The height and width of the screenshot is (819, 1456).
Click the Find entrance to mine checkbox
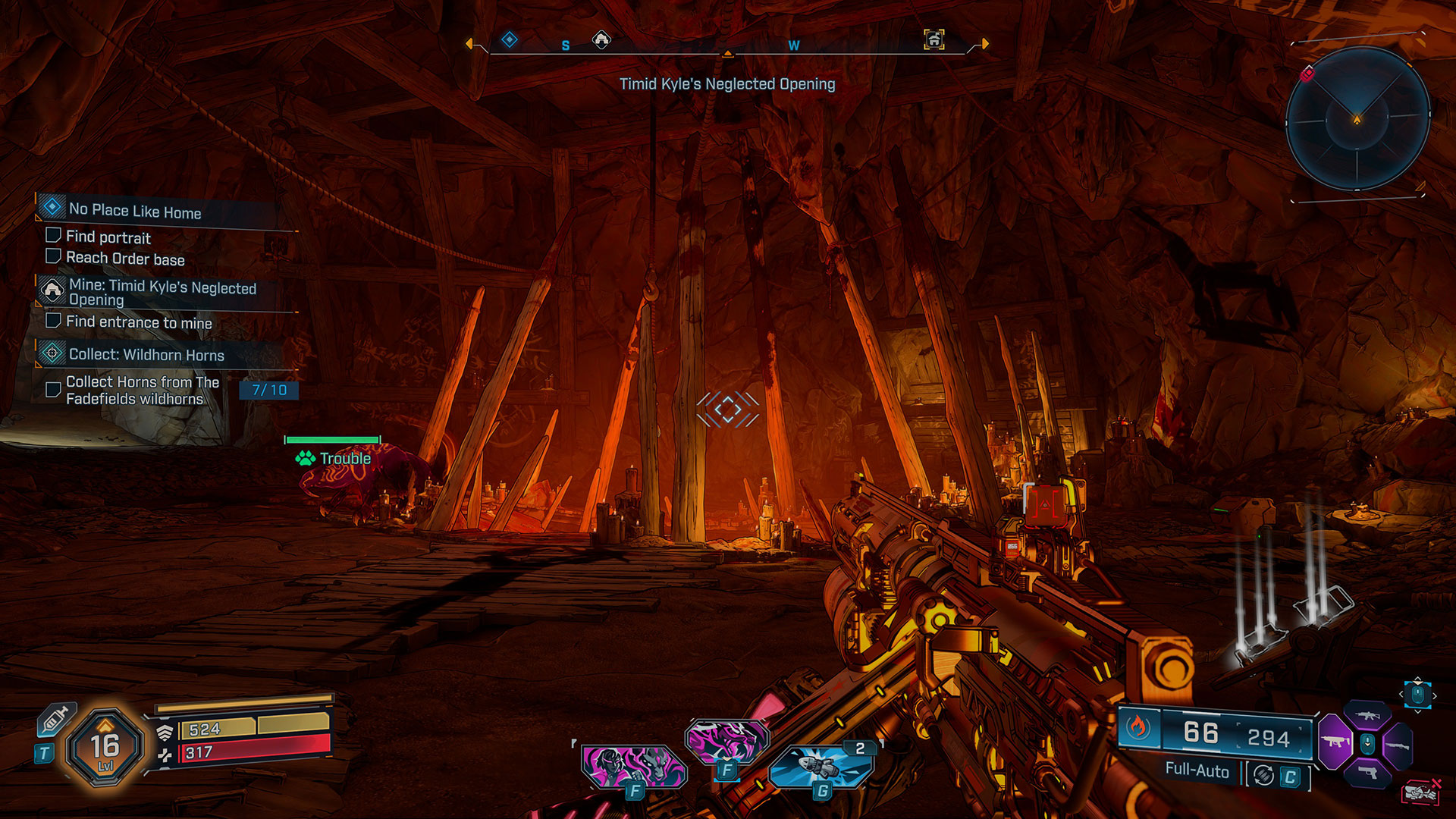[x=53, y=321]
